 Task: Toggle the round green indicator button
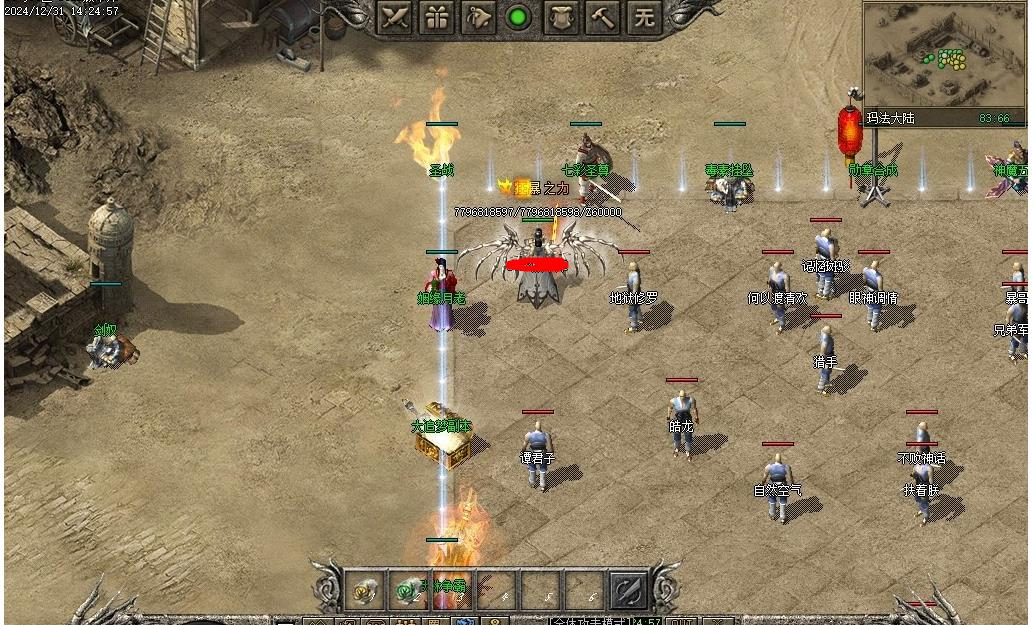[x=518, y=18]
